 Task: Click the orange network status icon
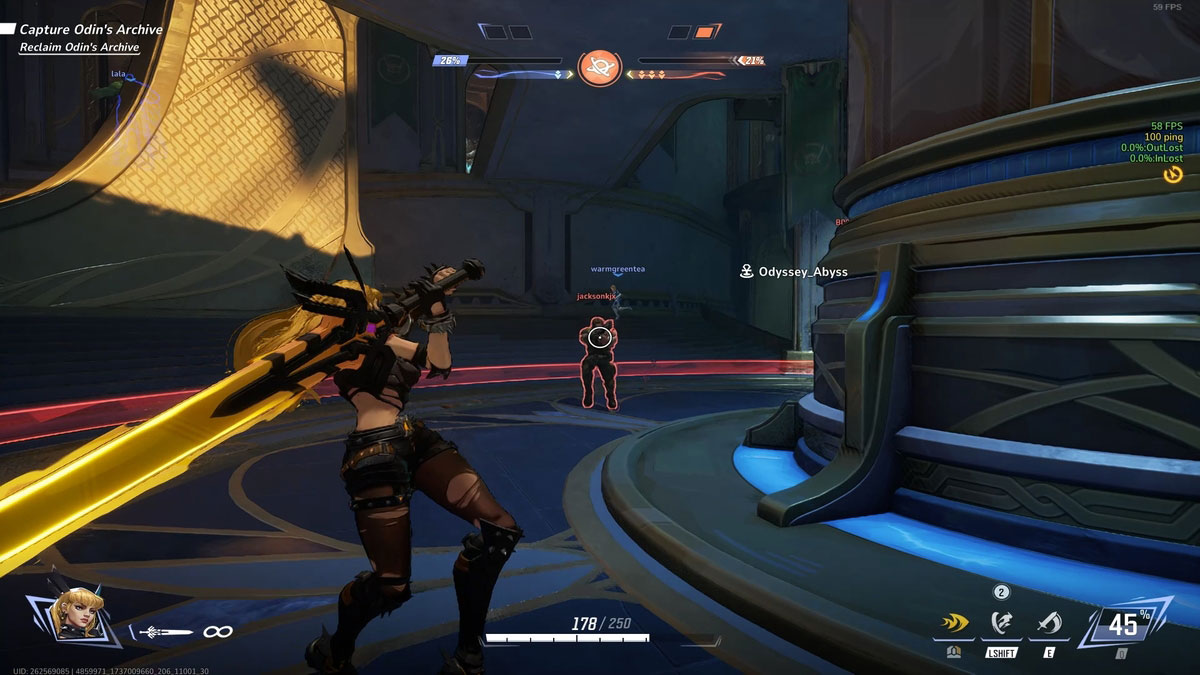coord(1174,174)
